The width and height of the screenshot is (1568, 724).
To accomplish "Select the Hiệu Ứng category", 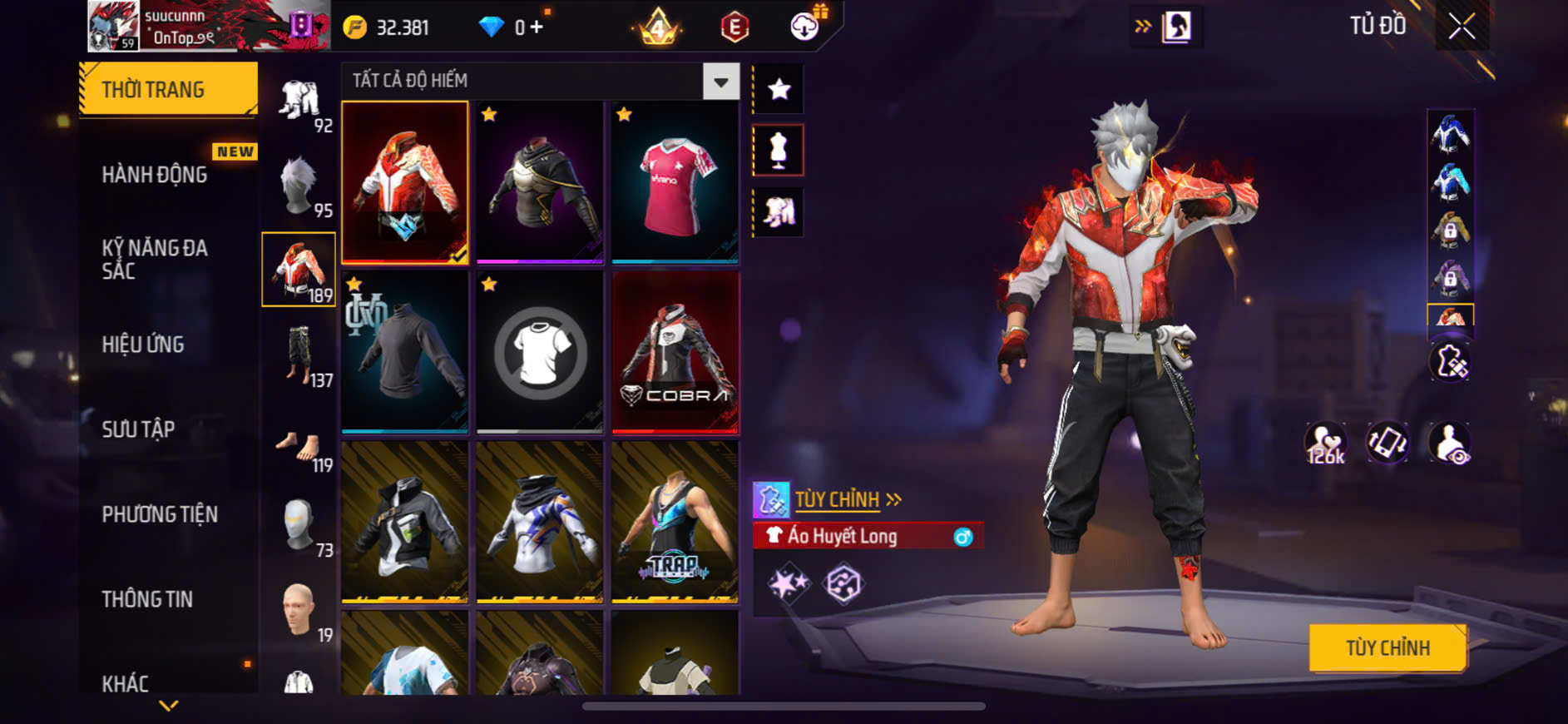I will tap(143, 345).
